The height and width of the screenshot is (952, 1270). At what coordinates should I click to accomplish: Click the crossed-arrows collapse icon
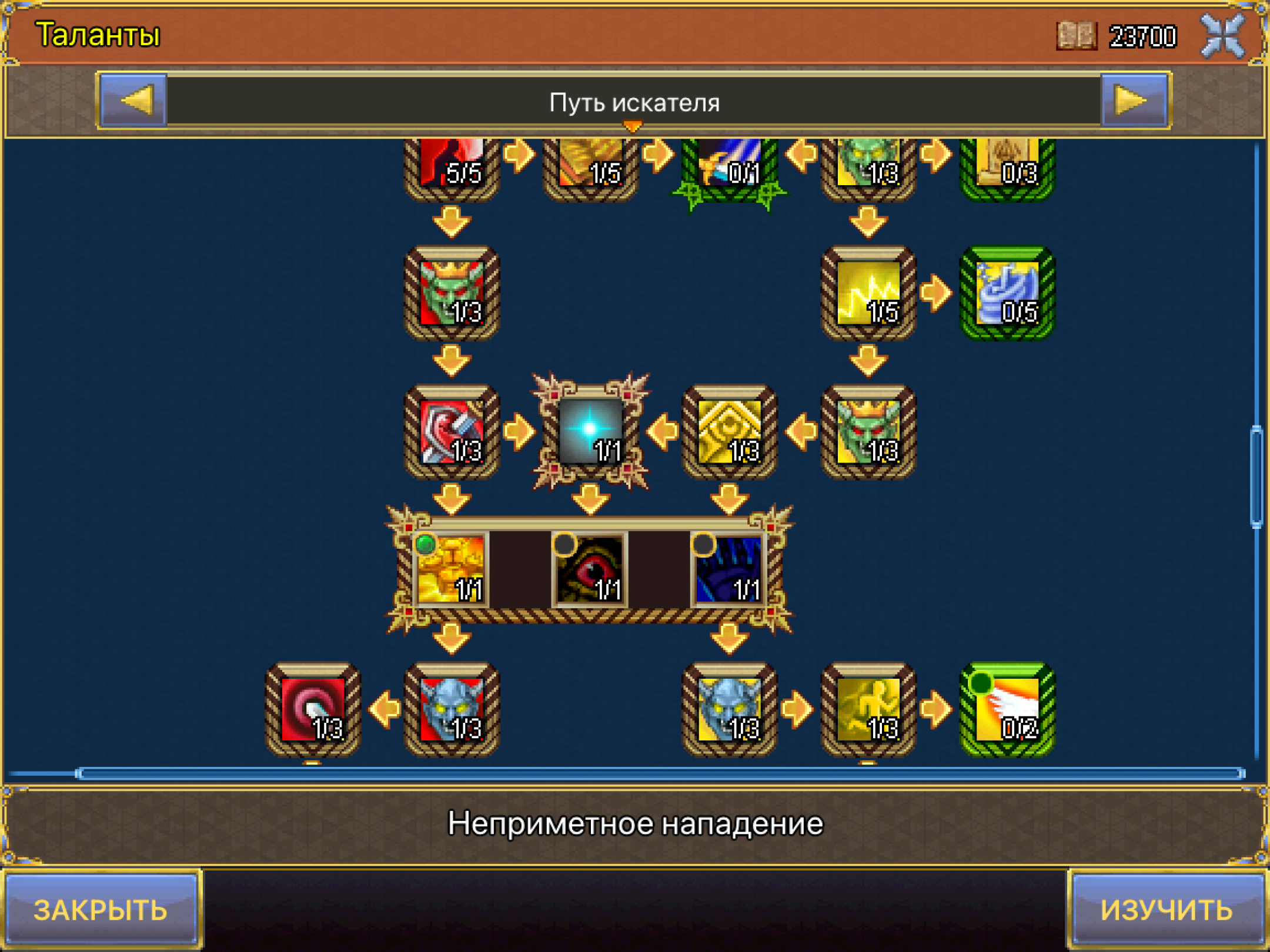pyautogui.click(x=1223, y=36)
